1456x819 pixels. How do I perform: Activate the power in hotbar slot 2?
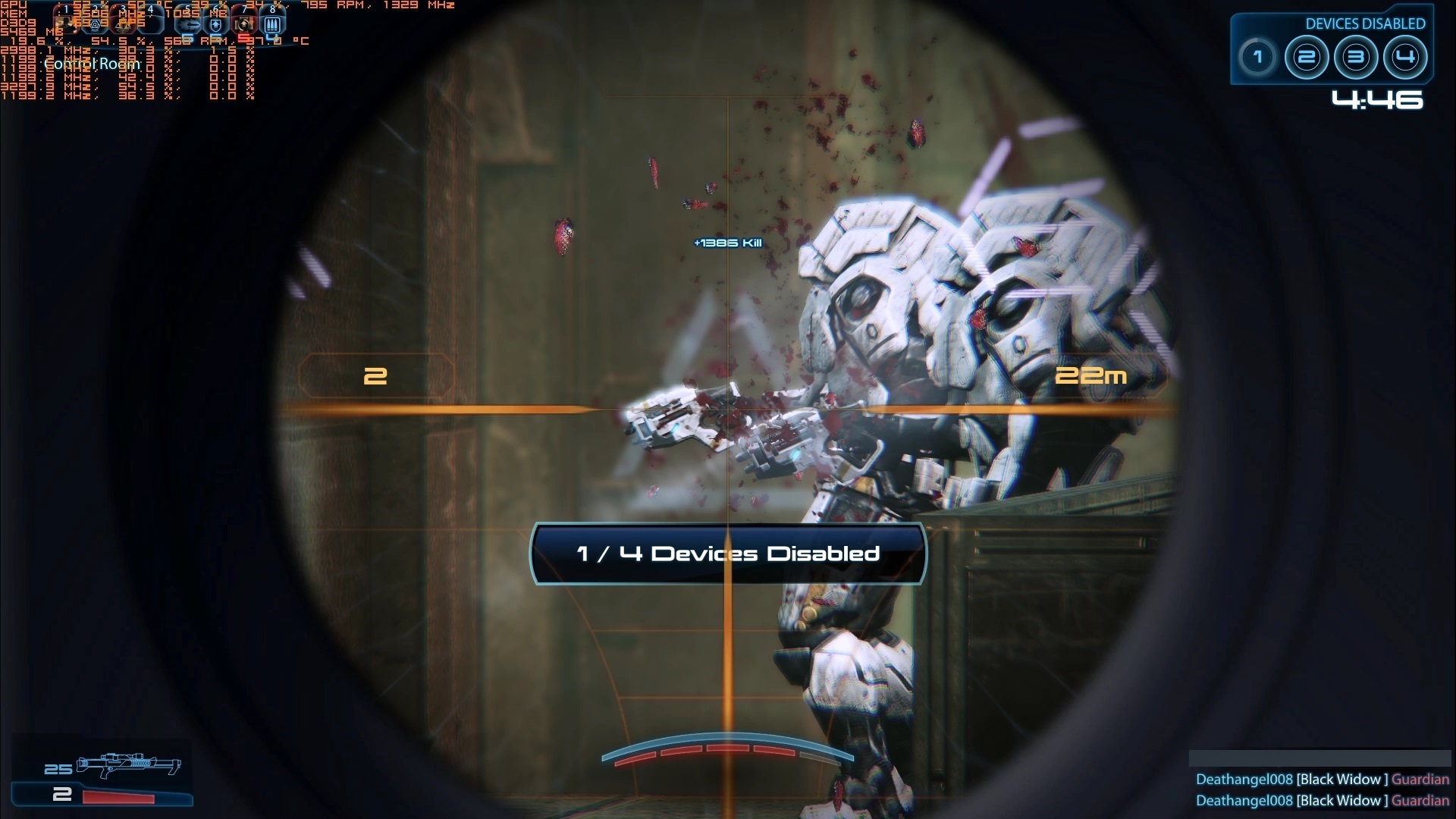coord(95,24)
